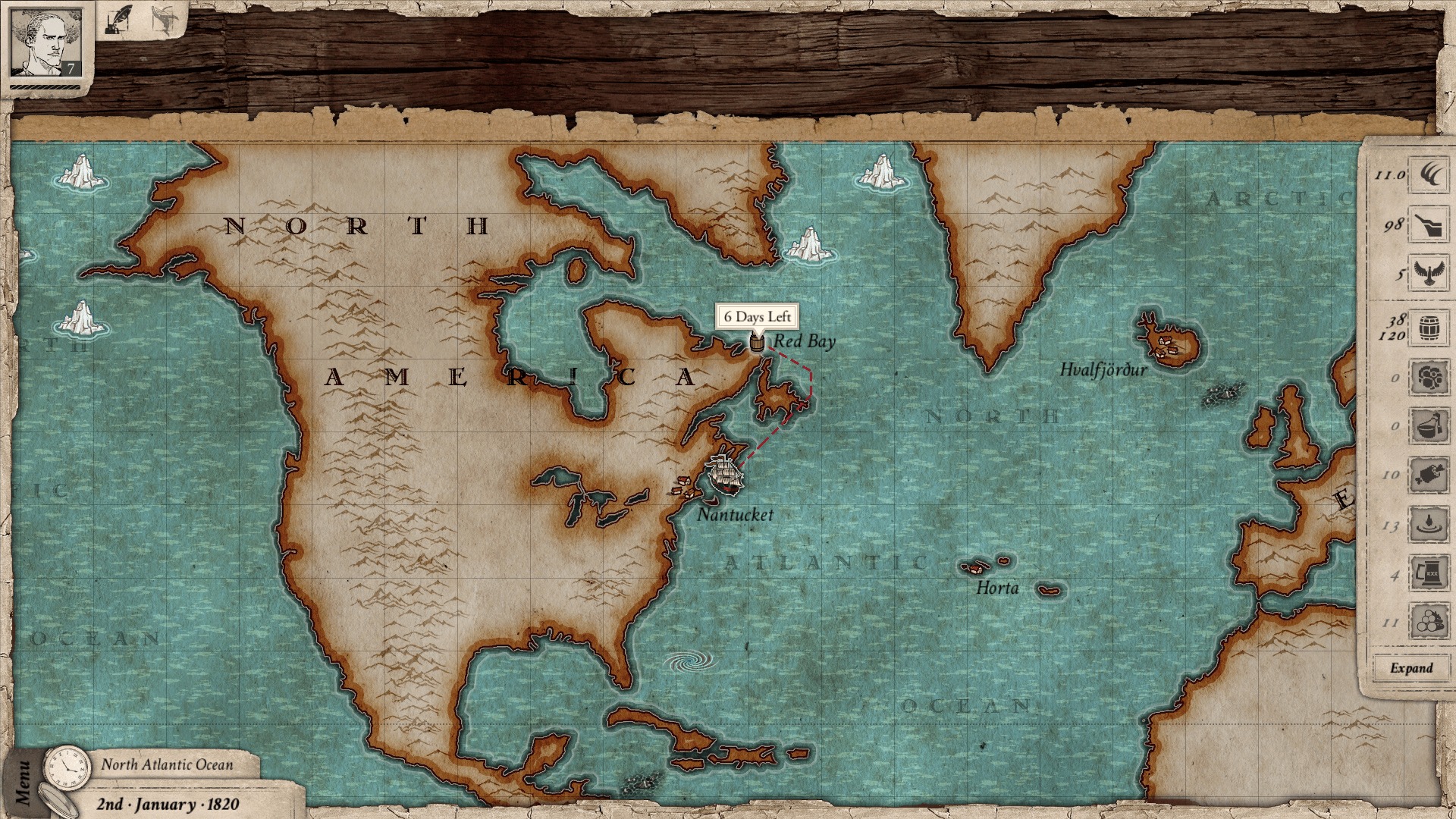Image resolution: width=1456 pixels, height=819 pixels.
Task: Open the captain's logbook quill icon
Action: click(120, 19)
